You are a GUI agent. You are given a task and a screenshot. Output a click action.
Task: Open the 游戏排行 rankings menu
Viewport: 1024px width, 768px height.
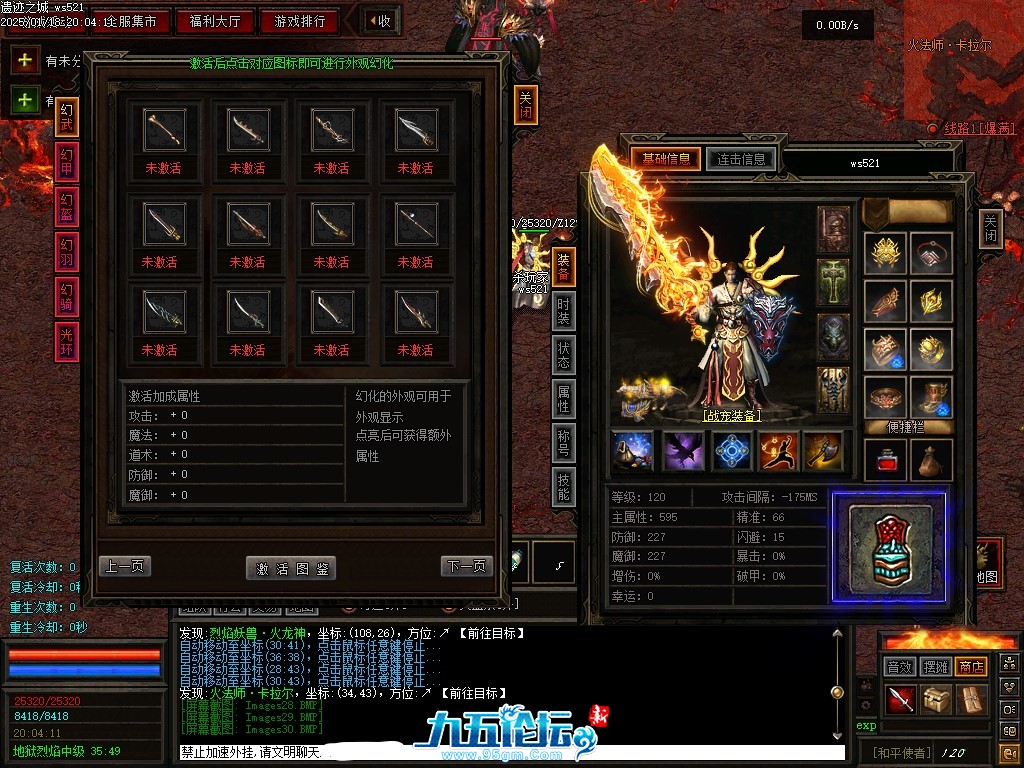pos(299,21)
